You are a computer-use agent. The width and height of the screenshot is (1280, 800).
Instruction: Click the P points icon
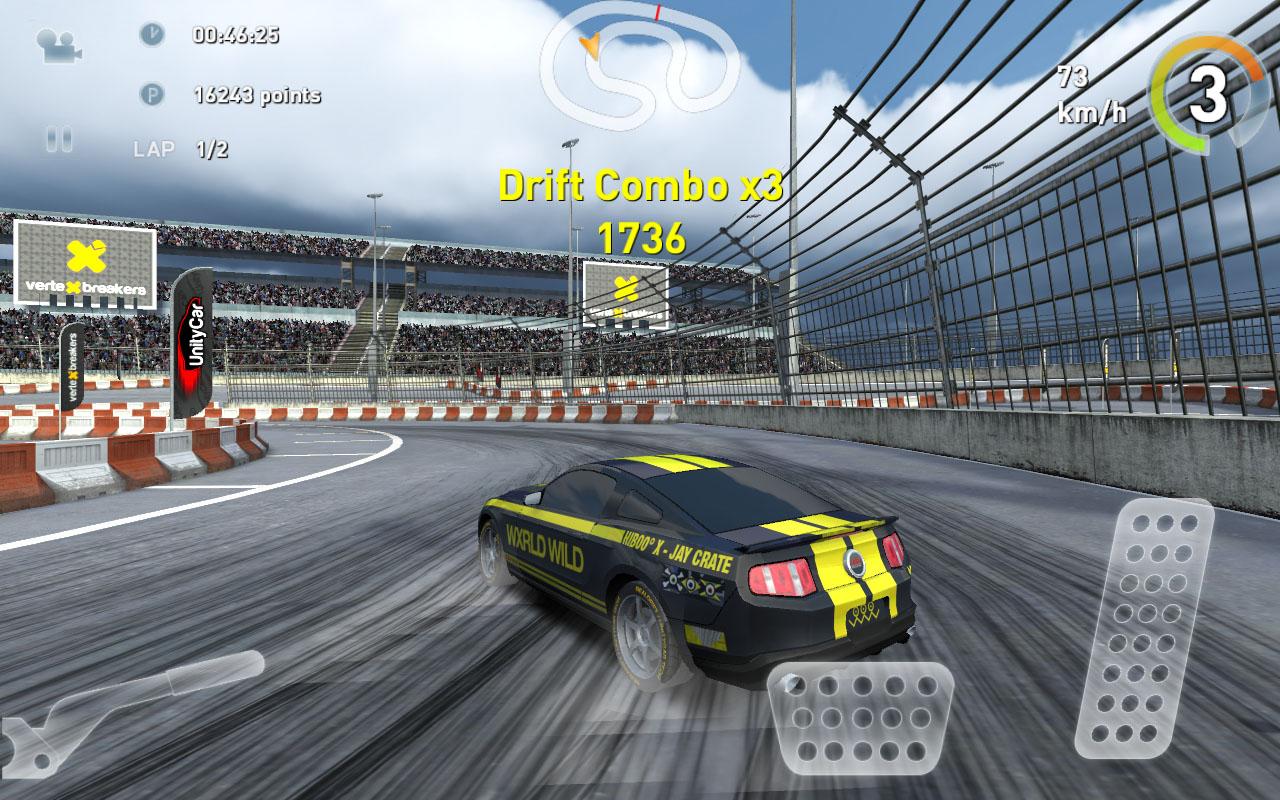154,97
